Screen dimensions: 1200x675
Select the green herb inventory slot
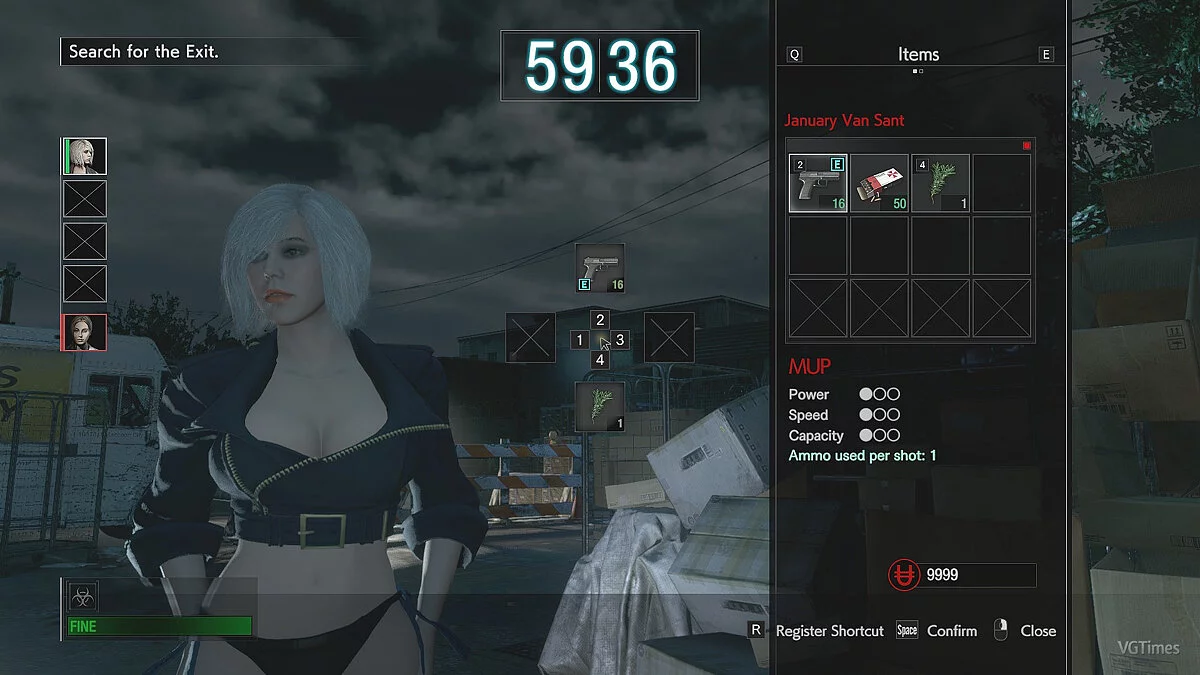tap(940, 183)
